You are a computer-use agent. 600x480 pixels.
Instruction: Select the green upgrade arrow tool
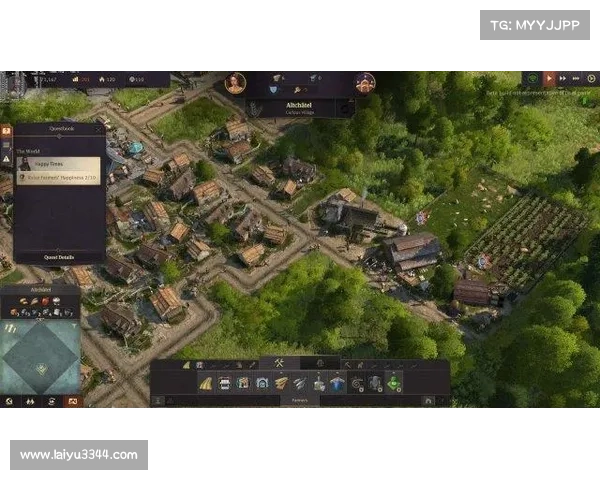(x=394, y=382)
